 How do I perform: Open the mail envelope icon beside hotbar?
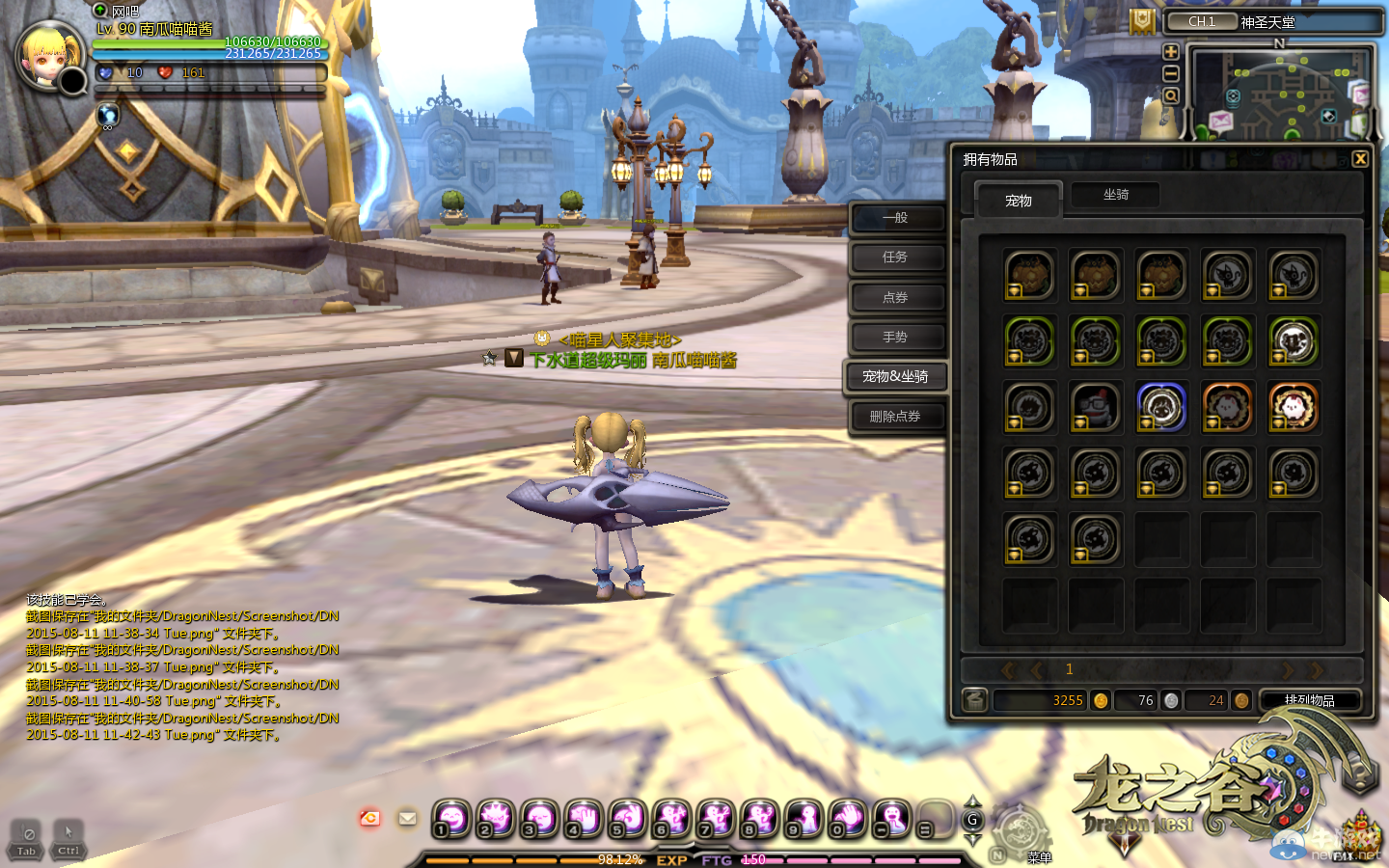(x=408, y=819)
